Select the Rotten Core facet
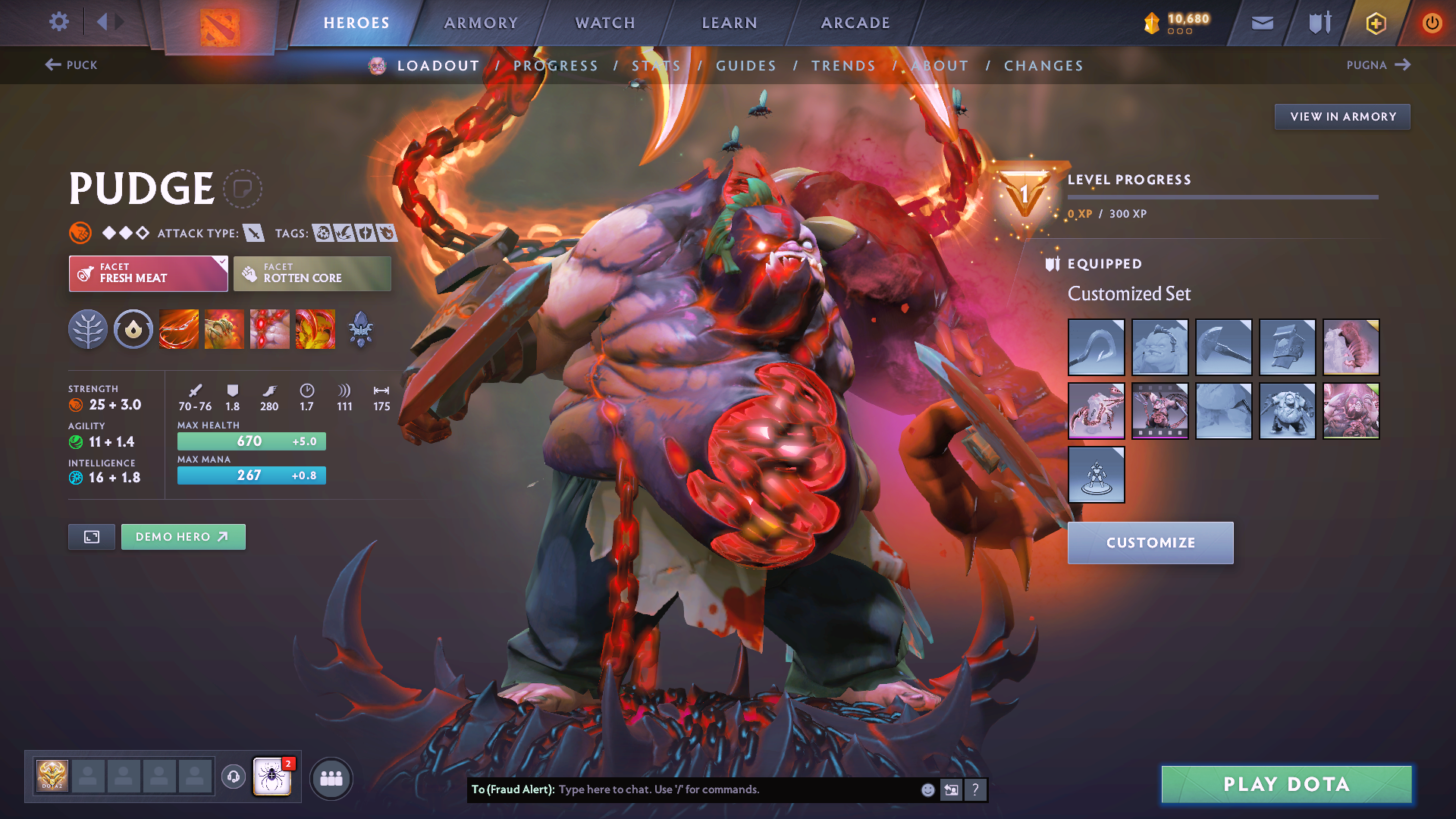 [312, 273]
